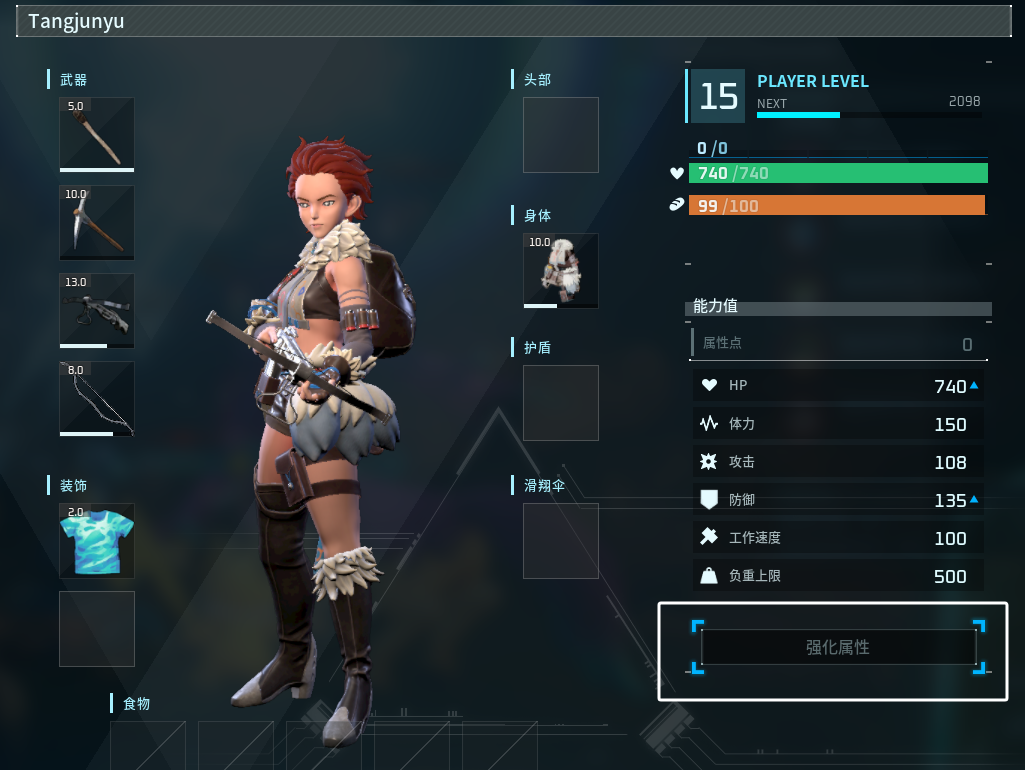Select the pickaxe weapon slot
The height and width of the screenshot is (770, 1025).
97,222
